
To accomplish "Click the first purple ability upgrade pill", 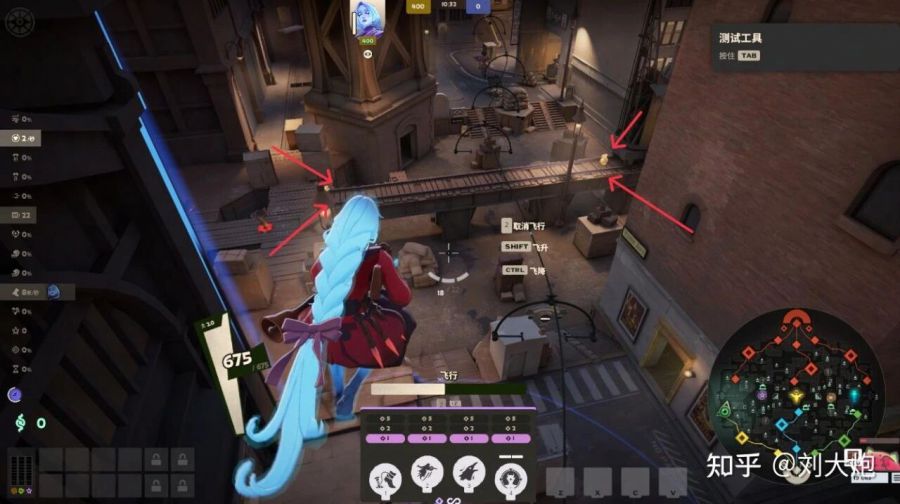I will click(x=384, y=437).
